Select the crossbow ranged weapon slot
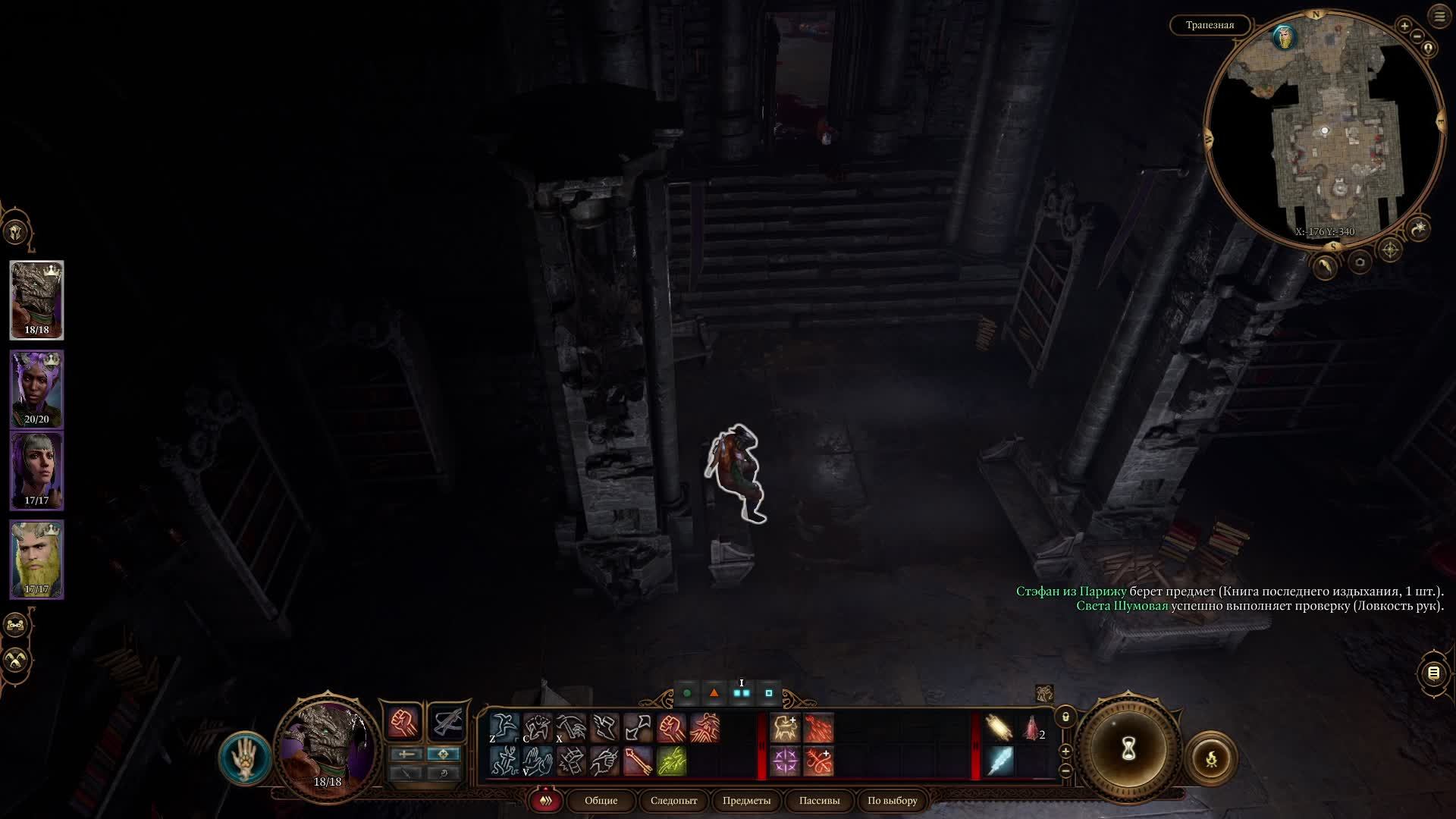The height and width of the screenshot is (819, 1456). (x=447, y=722)
